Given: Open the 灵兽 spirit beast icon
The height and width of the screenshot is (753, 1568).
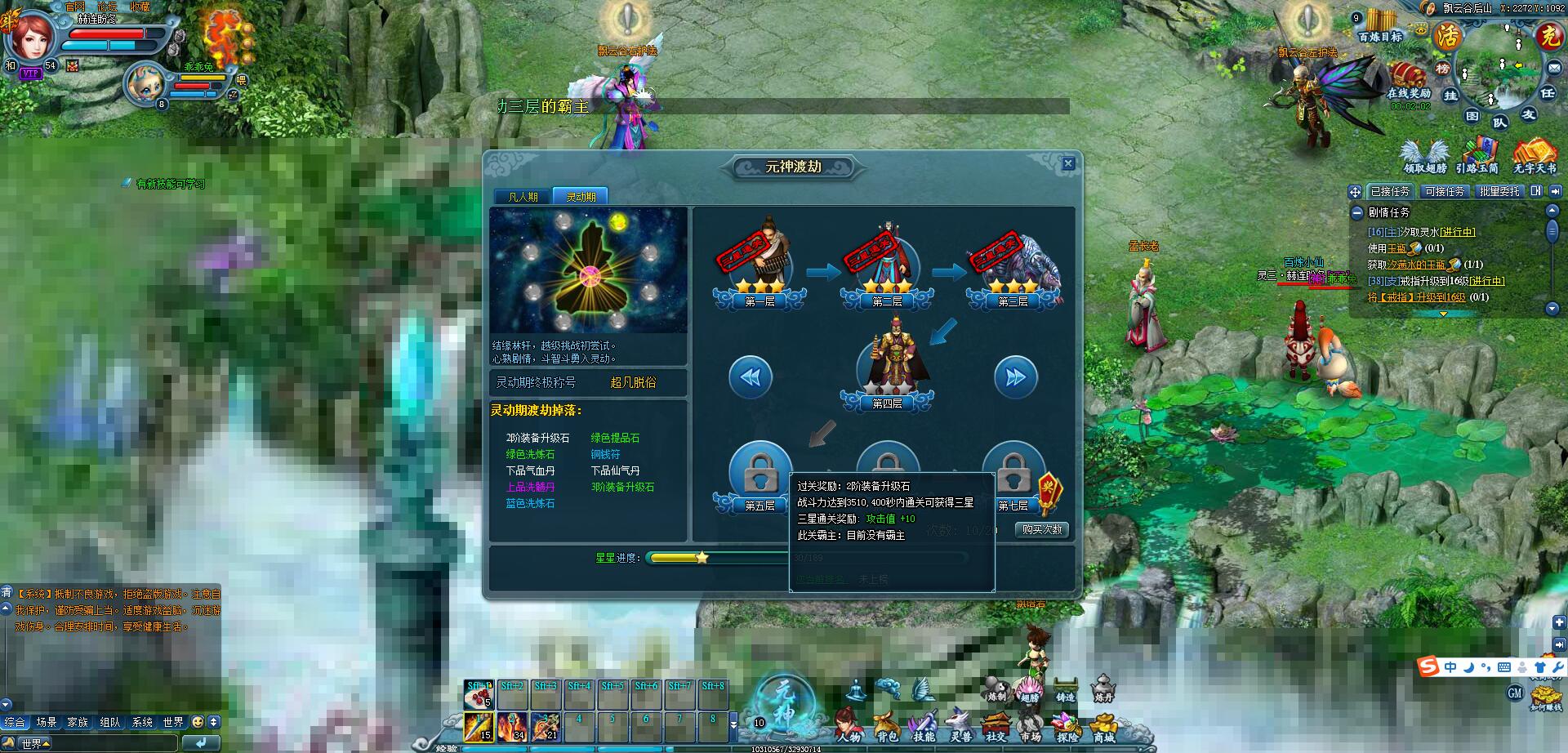Looking at the screenshot, I should tap(960, 723).
